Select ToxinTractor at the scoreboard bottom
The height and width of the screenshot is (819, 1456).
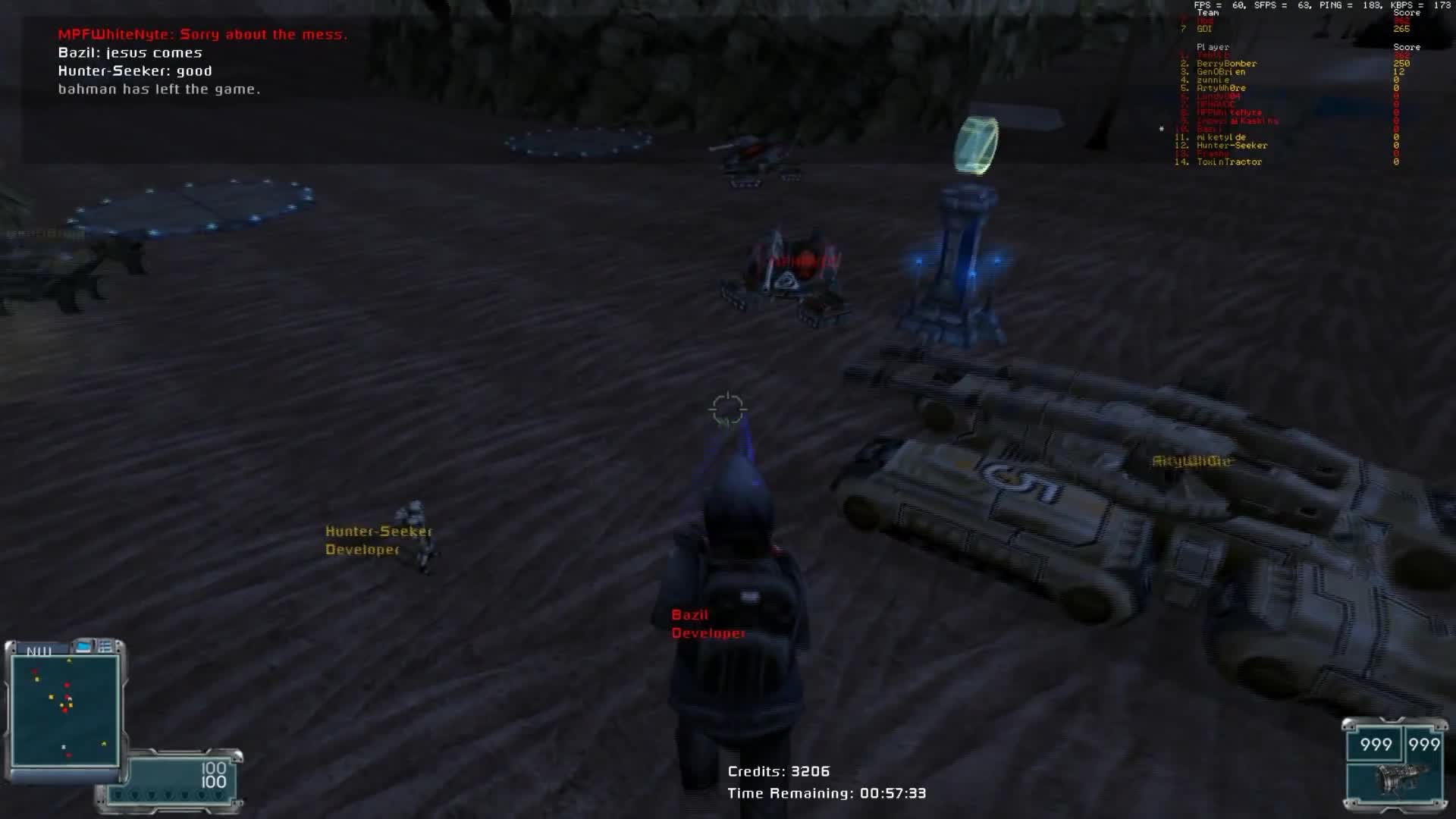coord(1228,161)
